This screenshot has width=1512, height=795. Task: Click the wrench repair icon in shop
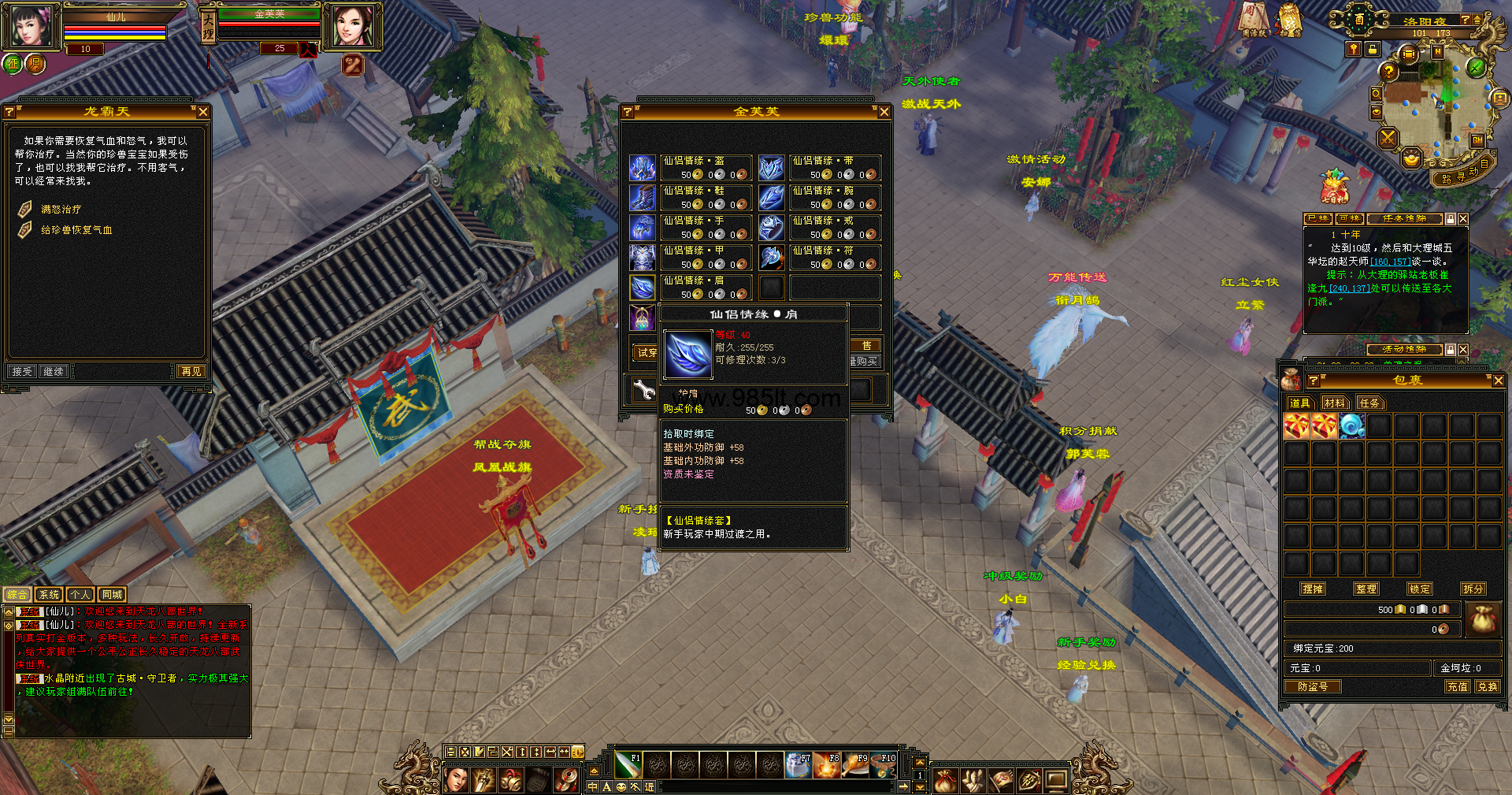coord(644,389)
